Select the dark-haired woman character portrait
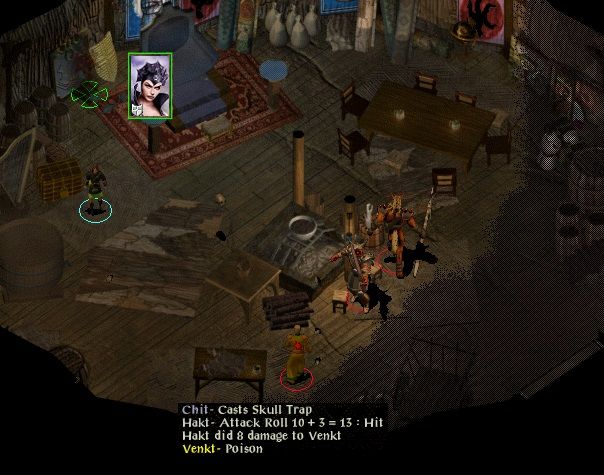 coord(150,85)
